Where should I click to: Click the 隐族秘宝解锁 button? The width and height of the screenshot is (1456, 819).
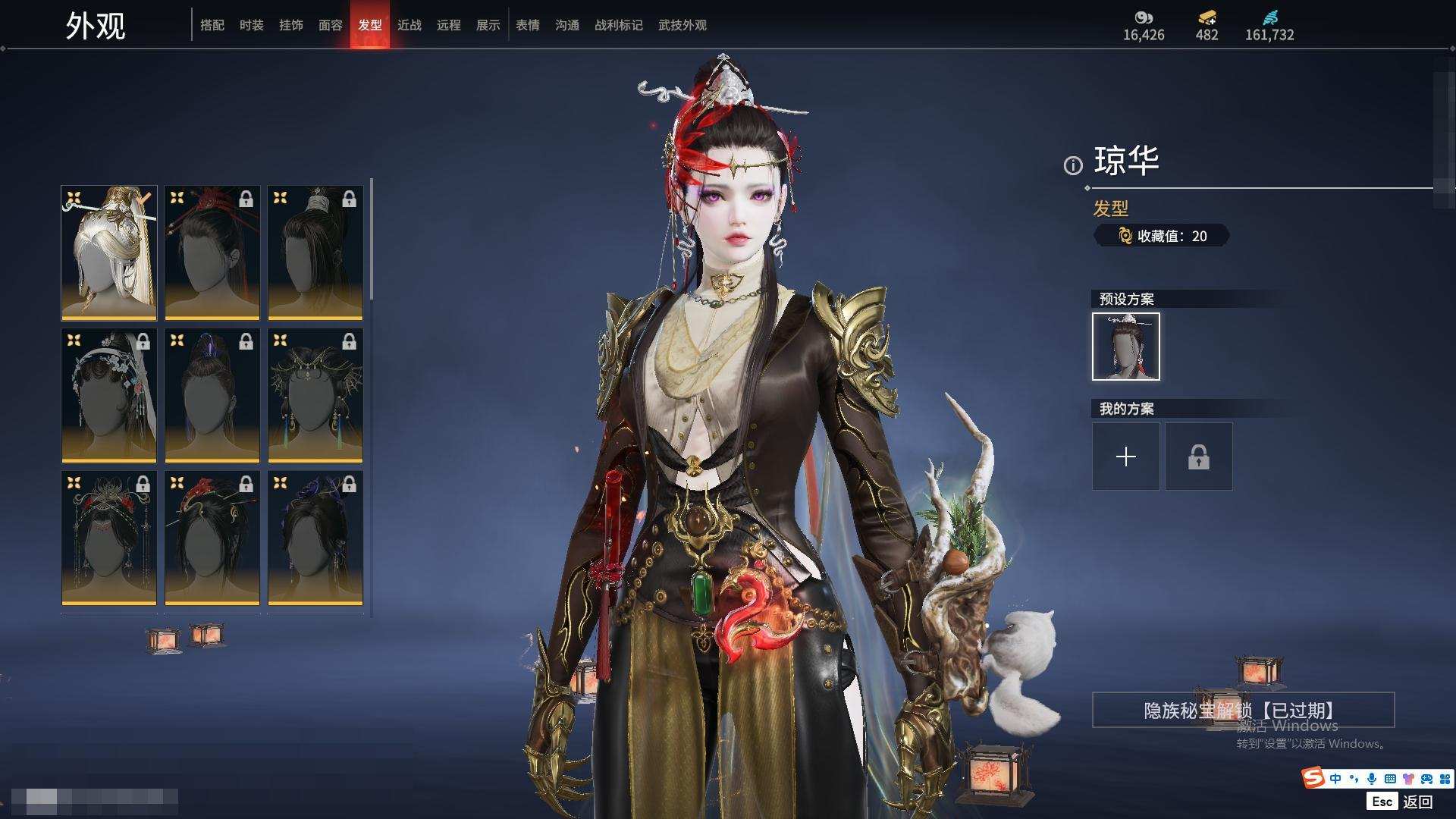pos(1243,710)
